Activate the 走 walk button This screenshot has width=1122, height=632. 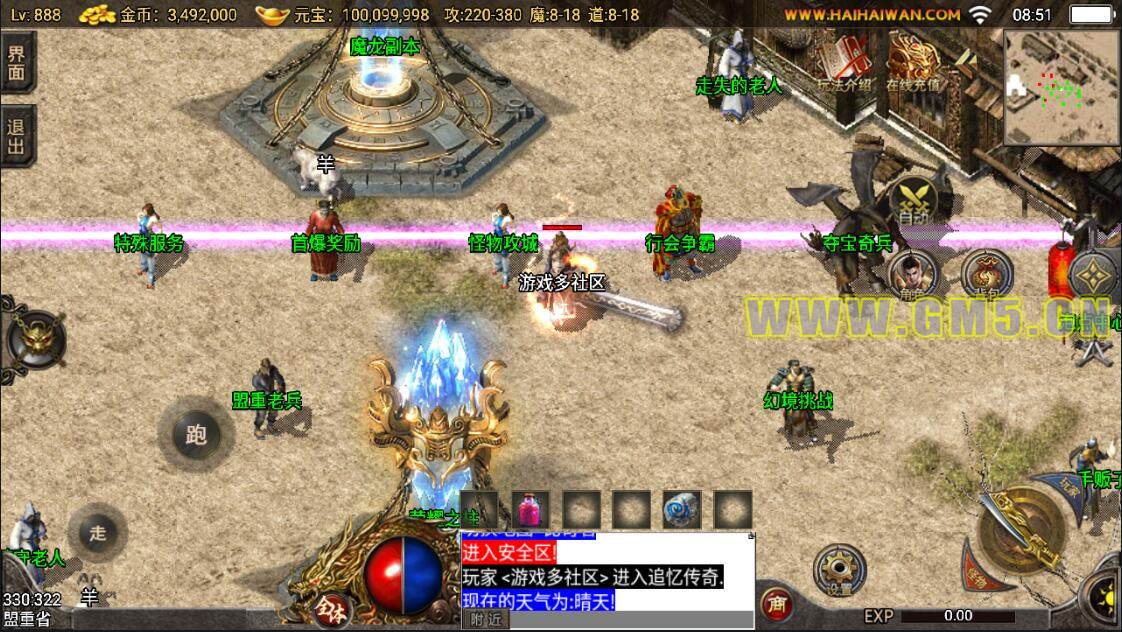97,533
